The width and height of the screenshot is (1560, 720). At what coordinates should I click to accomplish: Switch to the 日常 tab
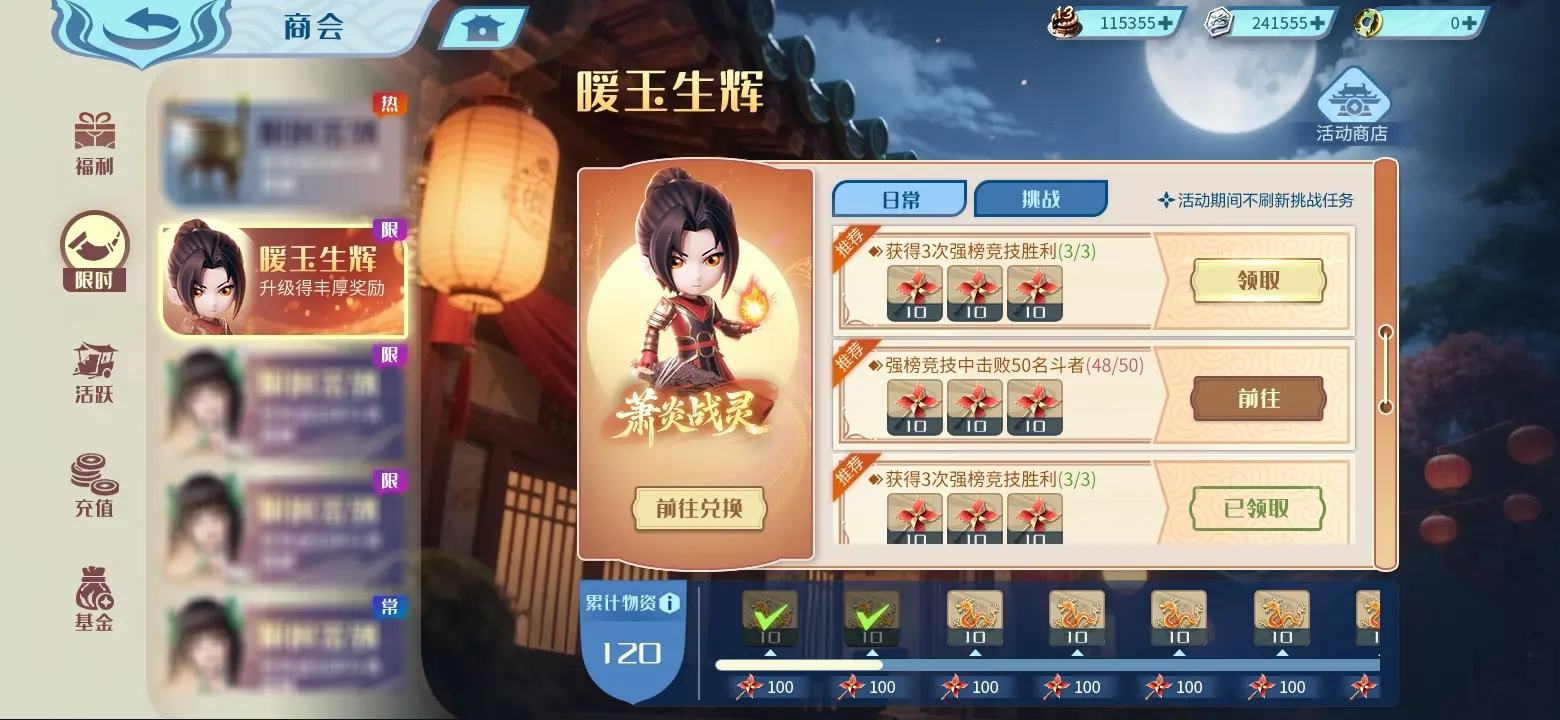pyautogui.click(x=897, y=198)
